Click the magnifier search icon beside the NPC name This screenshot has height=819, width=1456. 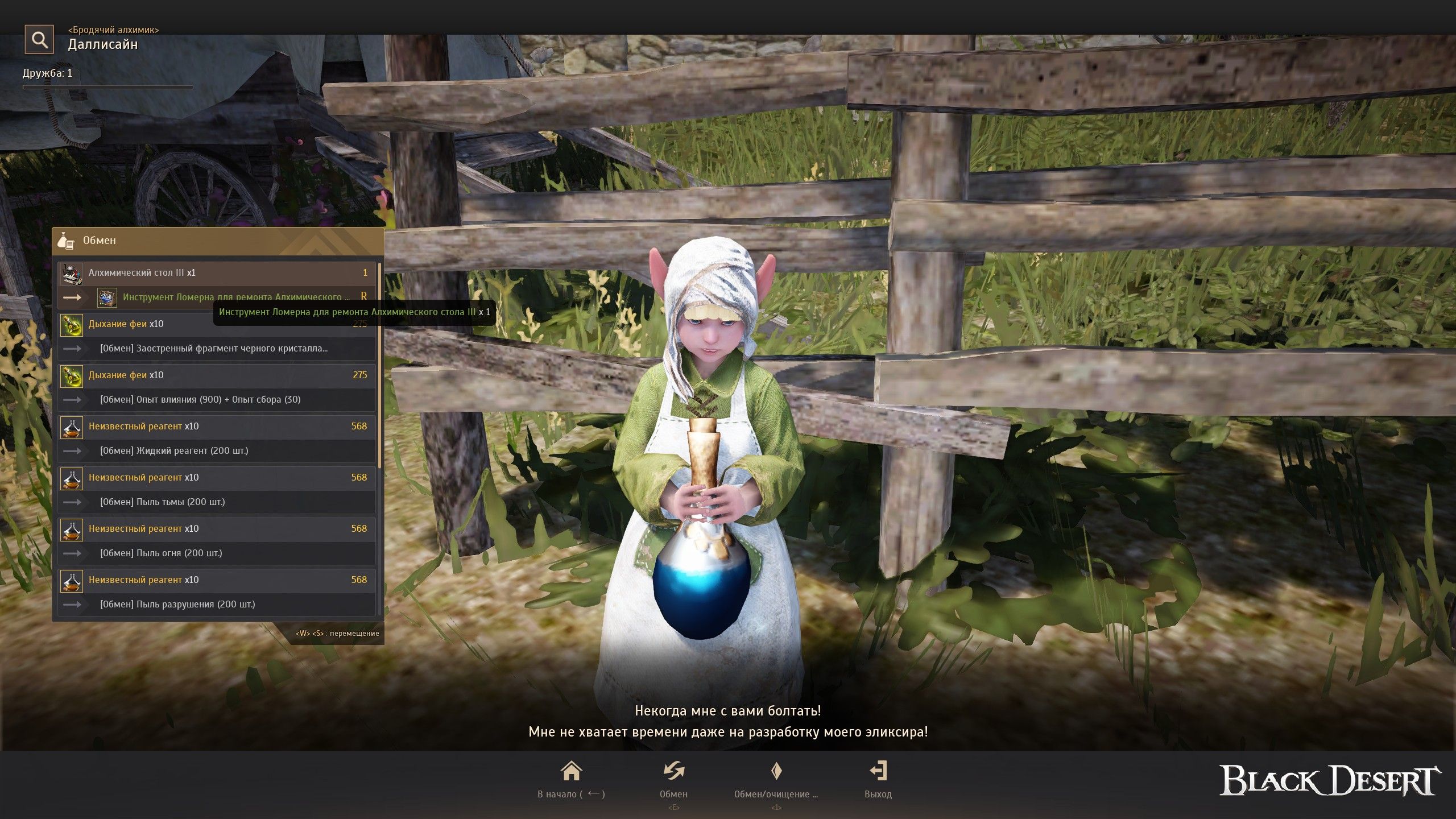click(x=39, y=39)
